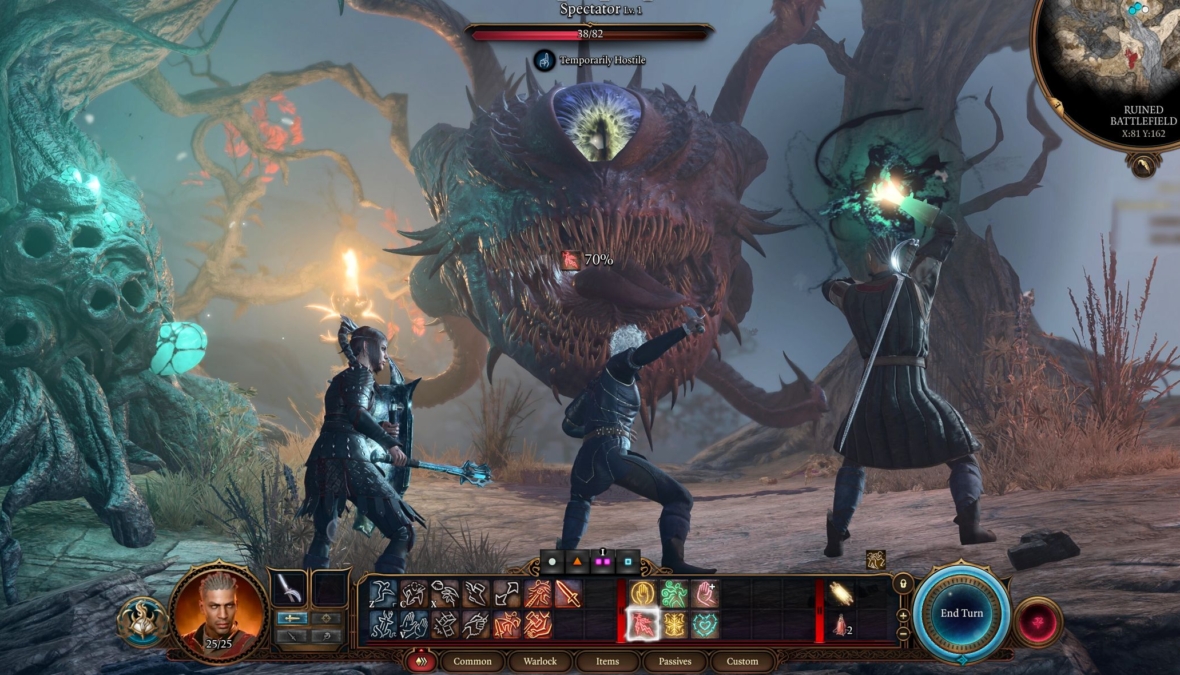
Task: Use the glowing scroll item slot
Action: 840,594
